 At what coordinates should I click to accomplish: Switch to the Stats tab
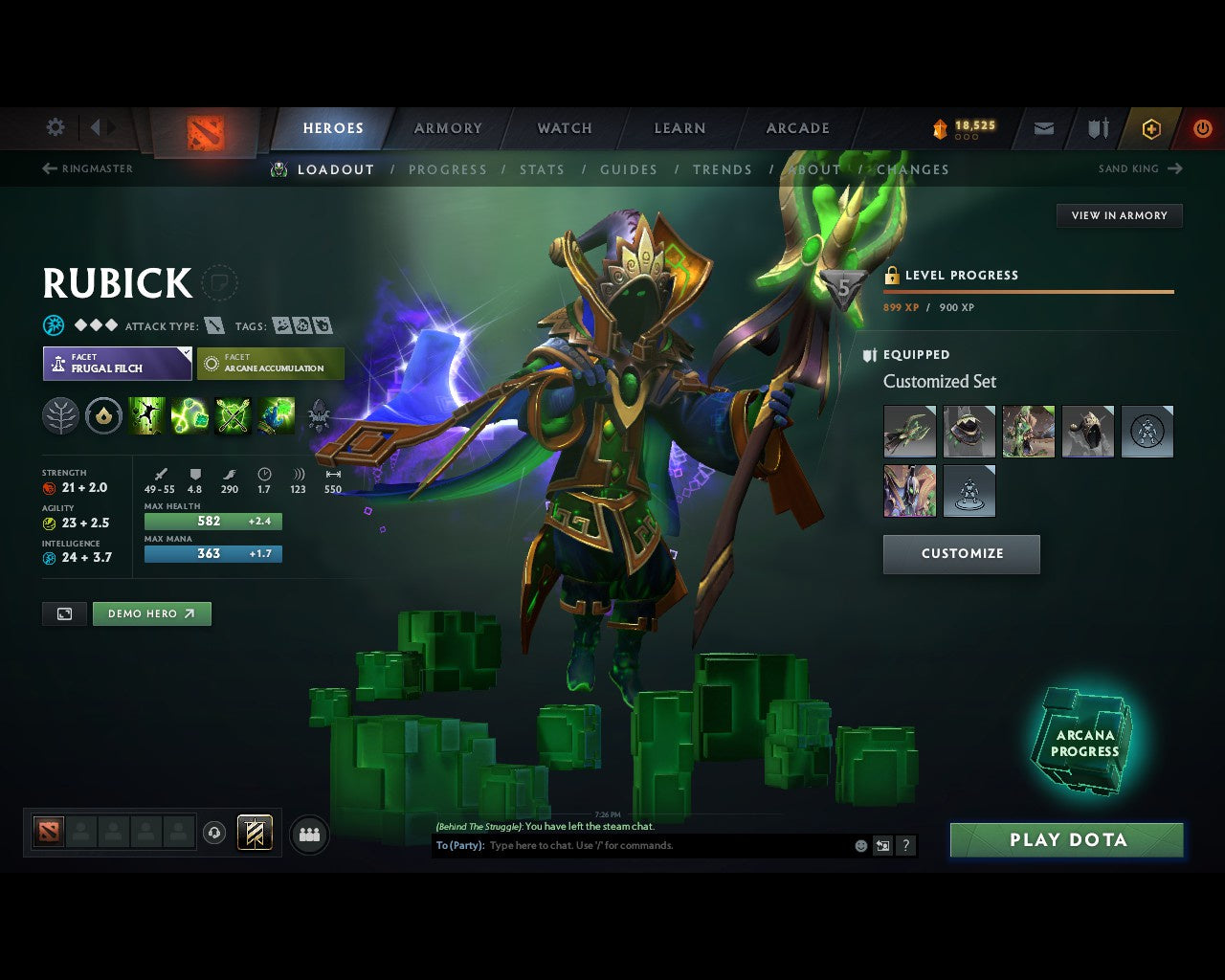tap(542, 169)
